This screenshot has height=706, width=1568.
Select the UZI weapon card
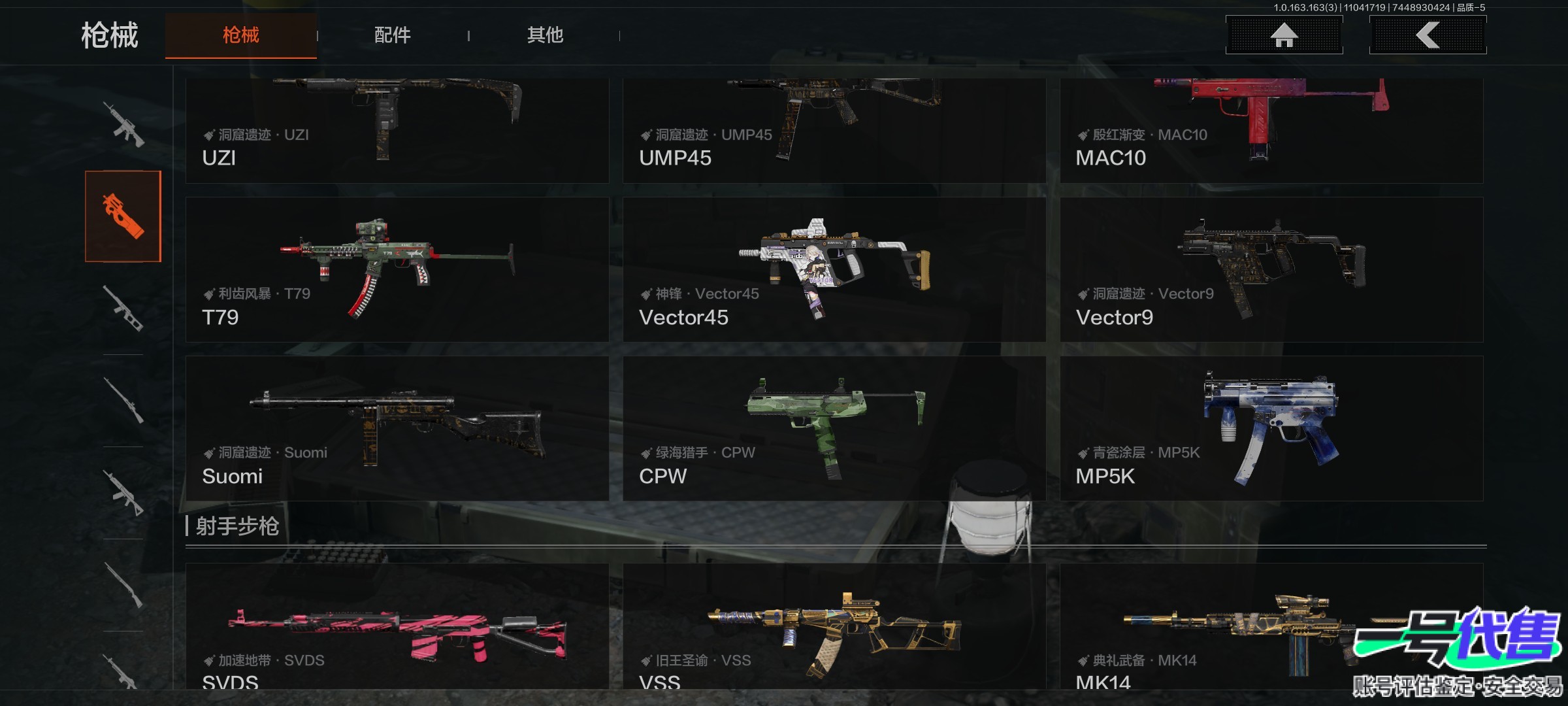click(397, 131)
